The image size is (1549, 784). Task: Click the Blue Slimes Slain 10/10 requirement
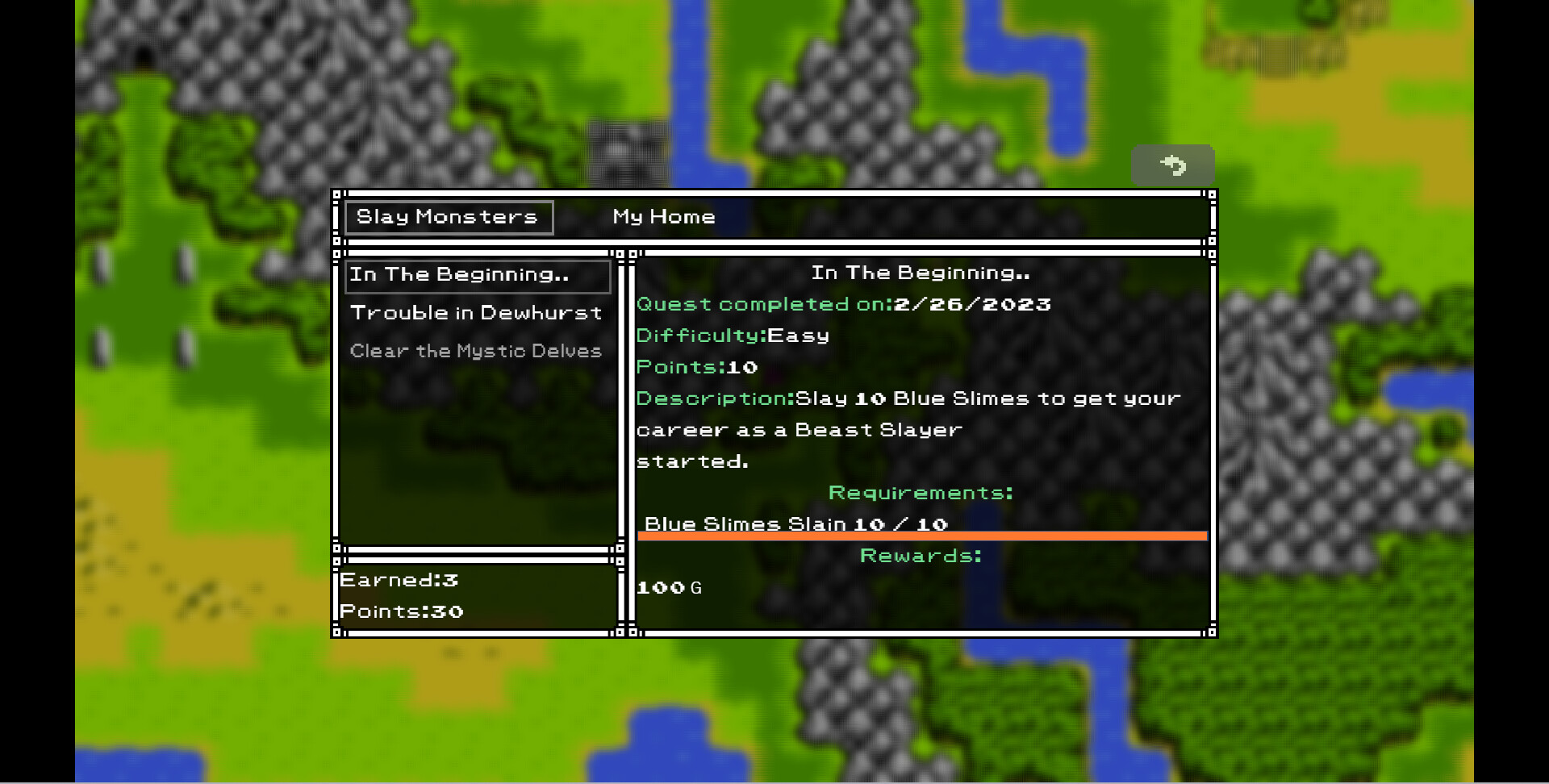point(799,523)
